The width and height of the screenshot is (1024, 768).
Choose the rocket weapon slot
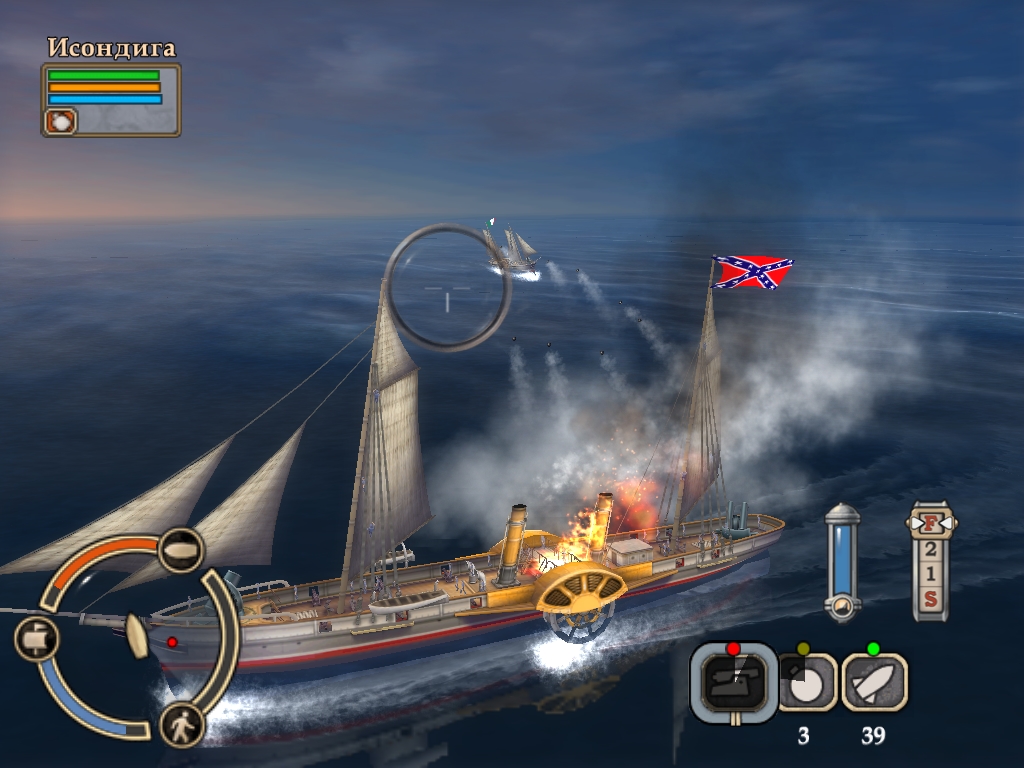point(874,681)
